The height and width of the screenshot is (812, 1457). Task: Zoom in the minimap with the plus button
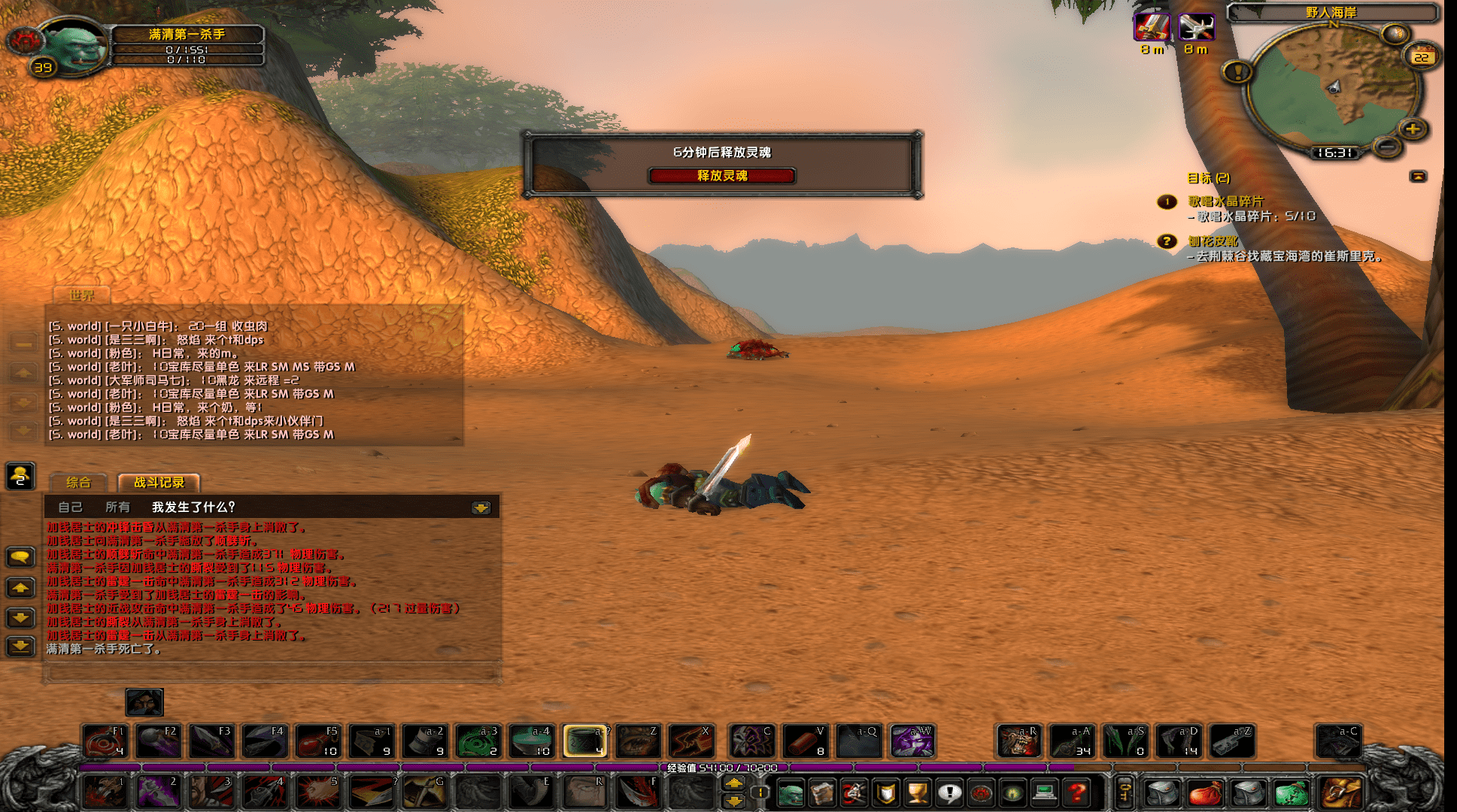[x=1413, y=129]
